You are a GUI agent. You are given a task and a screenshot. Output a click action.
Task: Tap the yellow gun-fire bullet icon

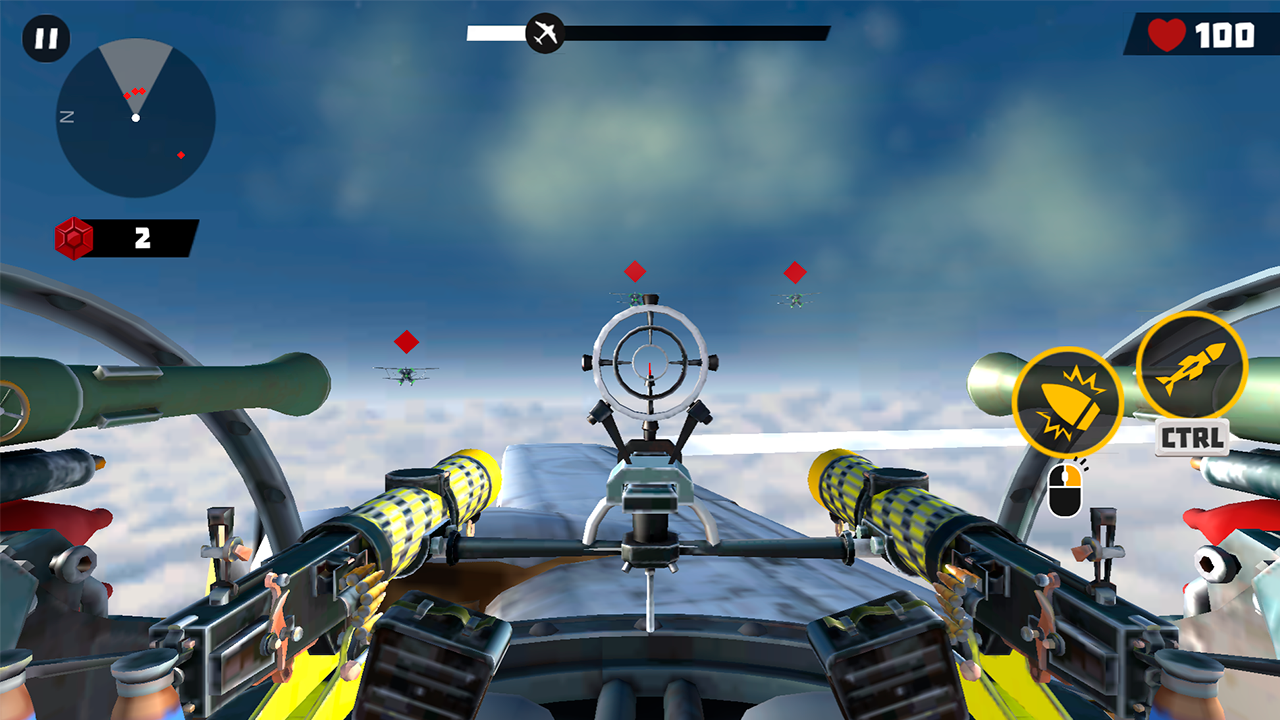(x=1071, y=400)
